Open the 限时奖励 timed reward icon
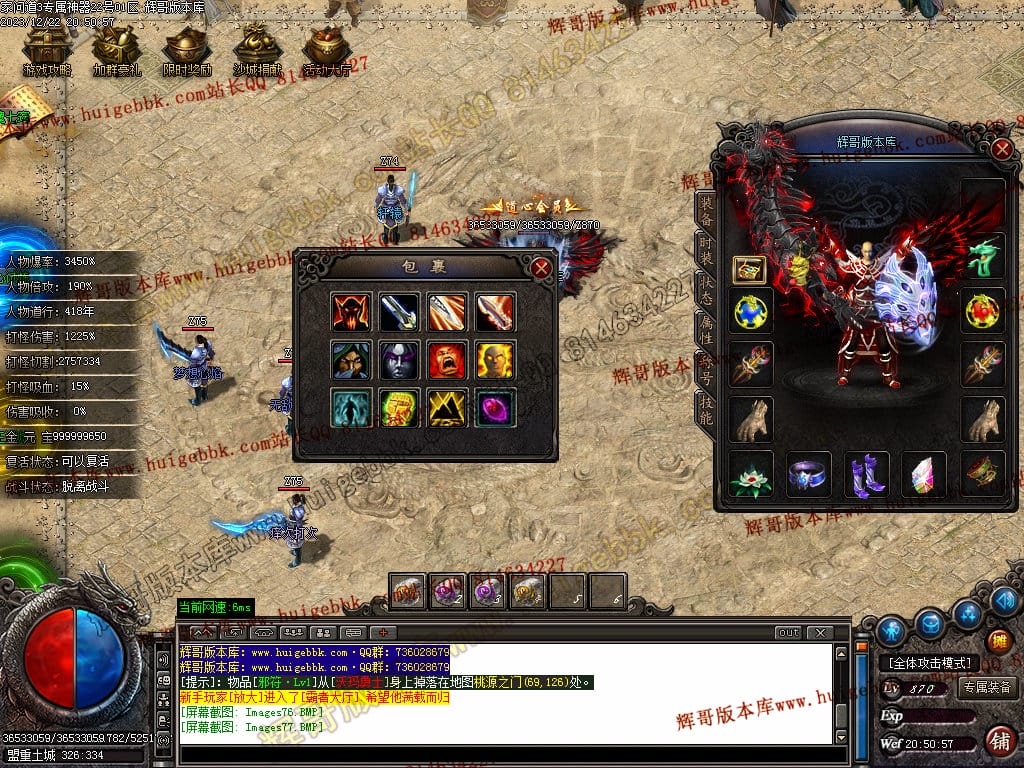1024x768 pixels. [187, 50]
